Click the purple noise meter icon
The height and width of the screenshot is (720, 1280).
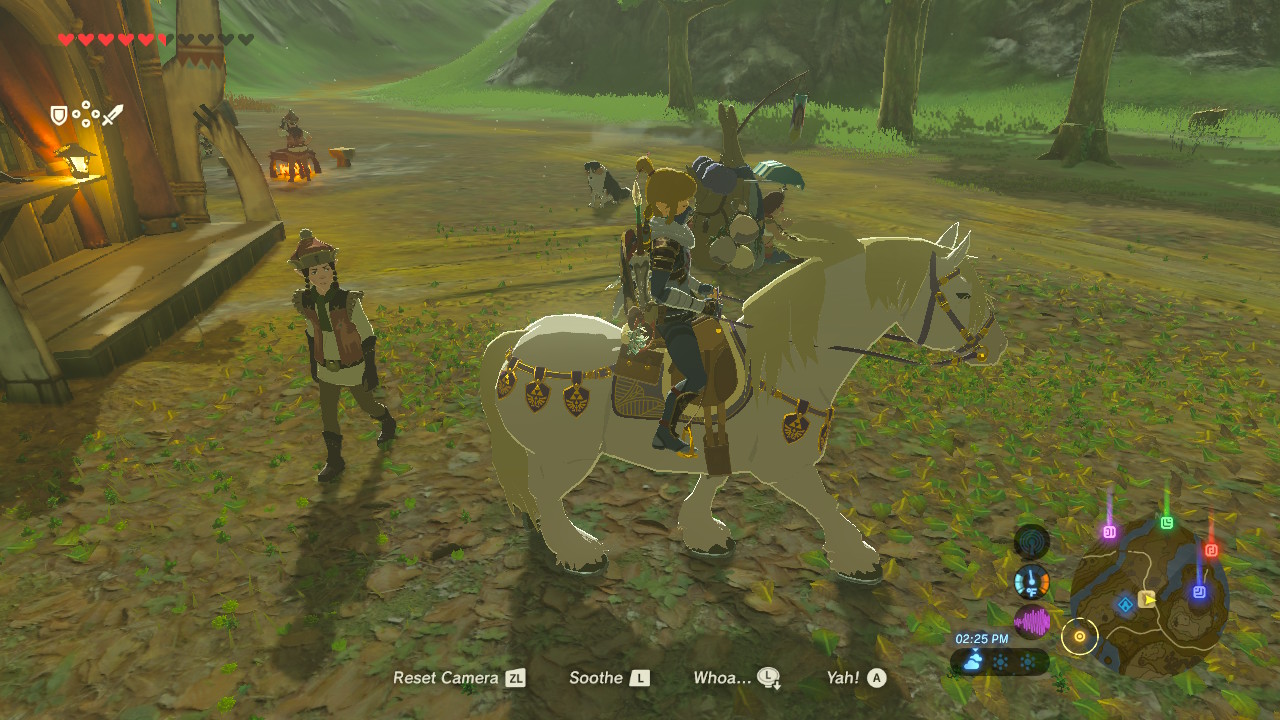point(1031,621)
